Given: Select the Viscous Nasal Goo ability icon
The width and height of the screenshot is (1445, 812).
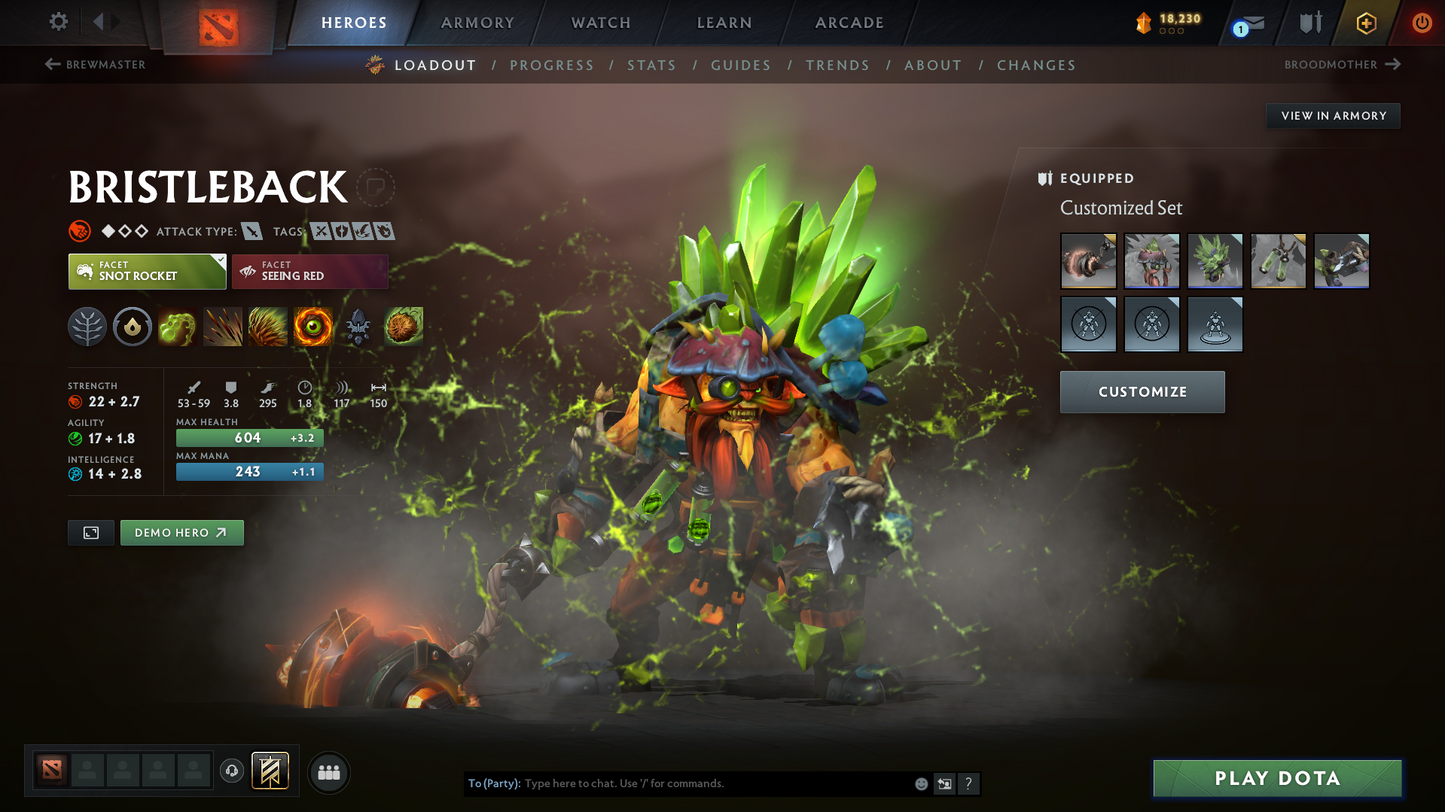Looking at the screenshot, I should [x=177, y=326].
